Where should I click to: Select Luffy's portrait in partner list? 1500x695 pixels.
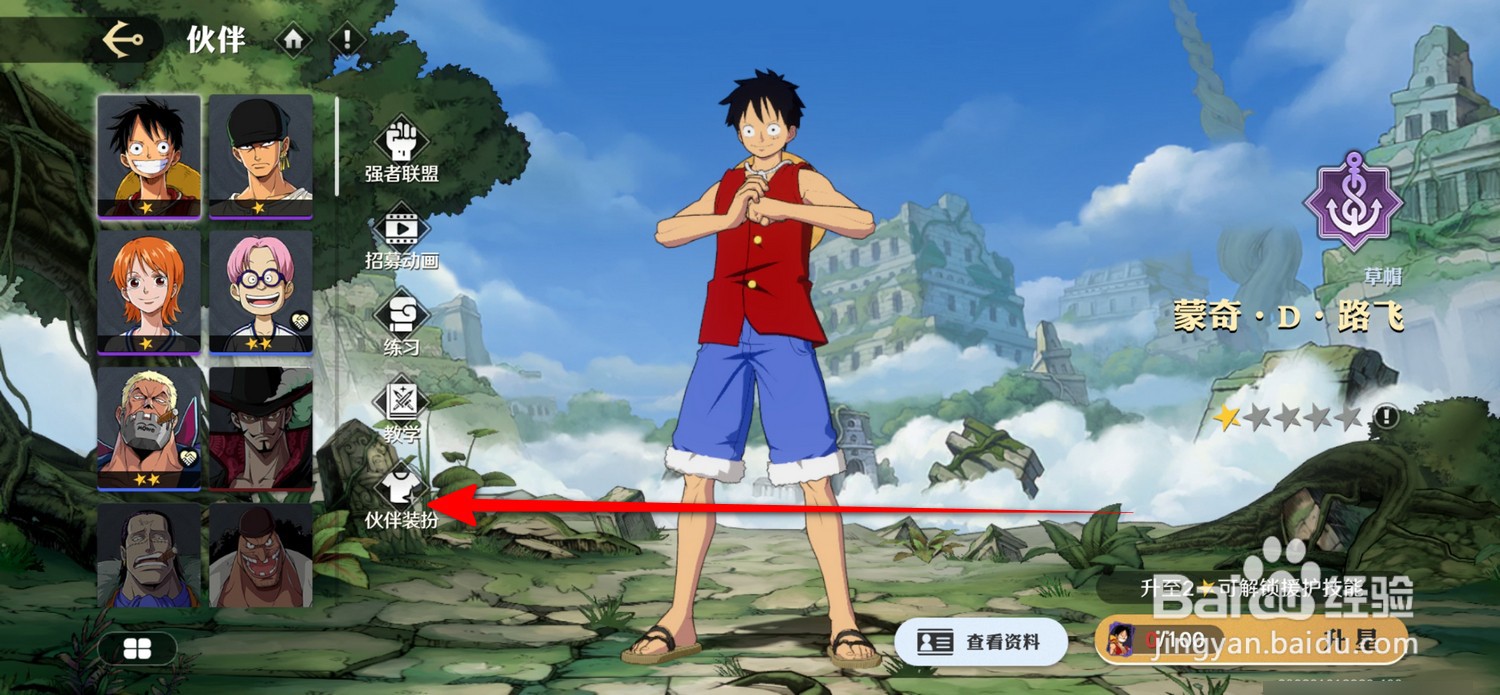point(150,156)
